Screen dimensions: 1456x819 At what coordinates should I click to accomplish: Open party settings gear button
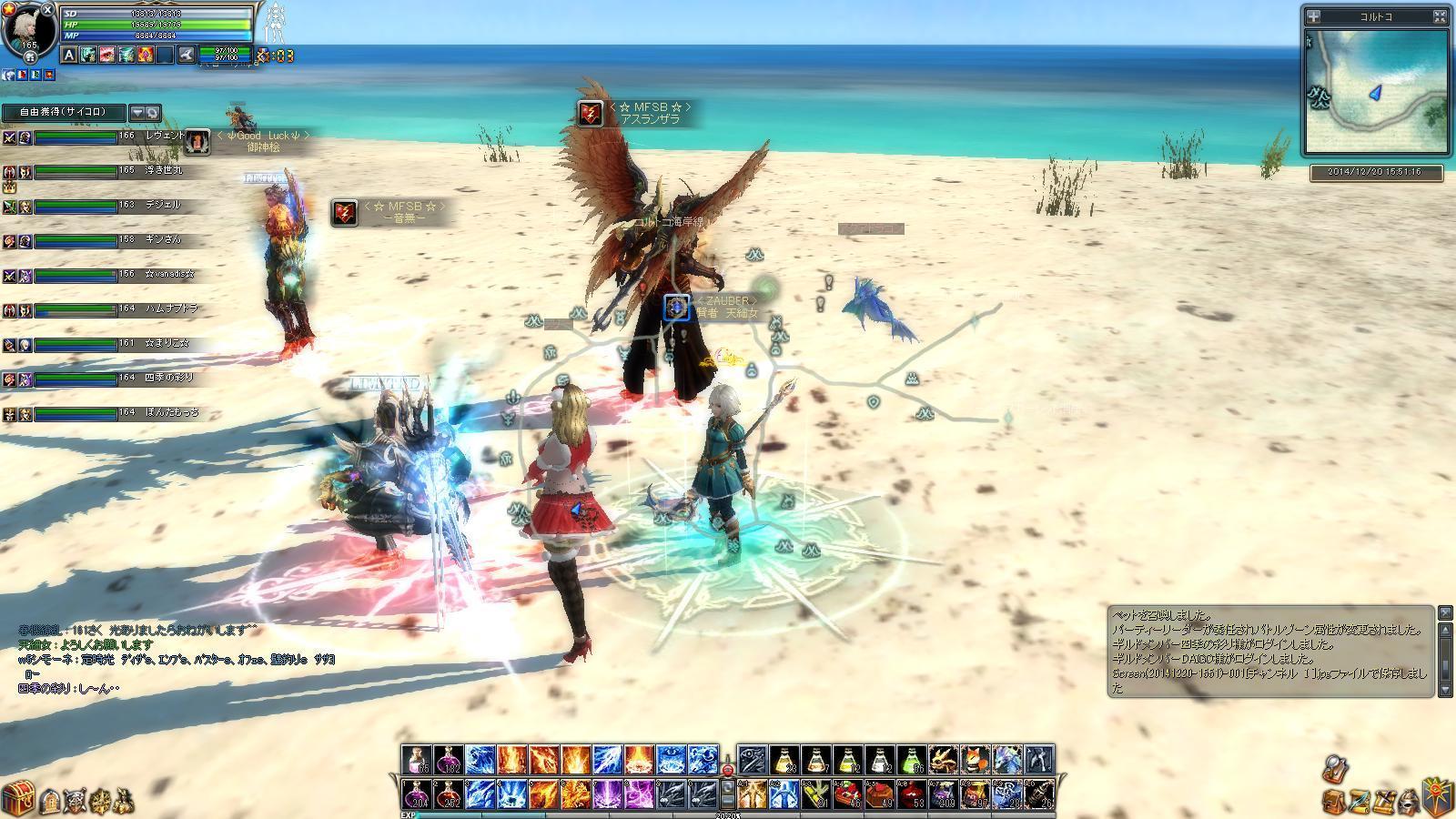point(153,113)
